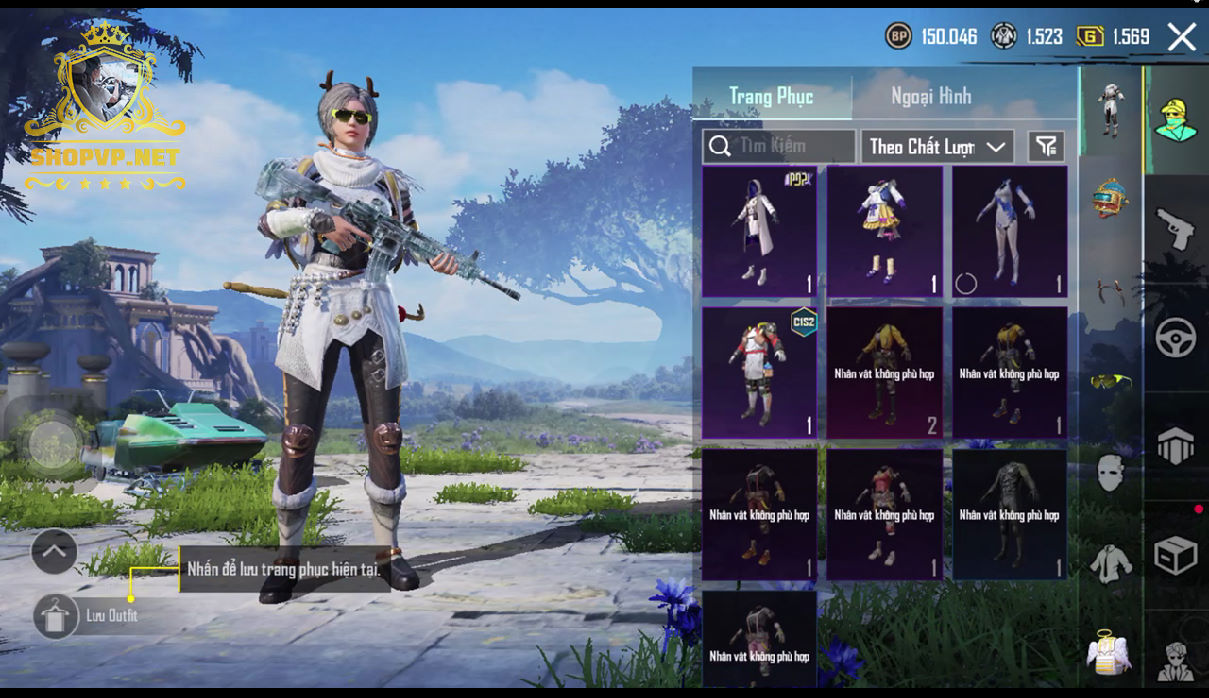Select the white hooded coat outfit

pos(760,232)
